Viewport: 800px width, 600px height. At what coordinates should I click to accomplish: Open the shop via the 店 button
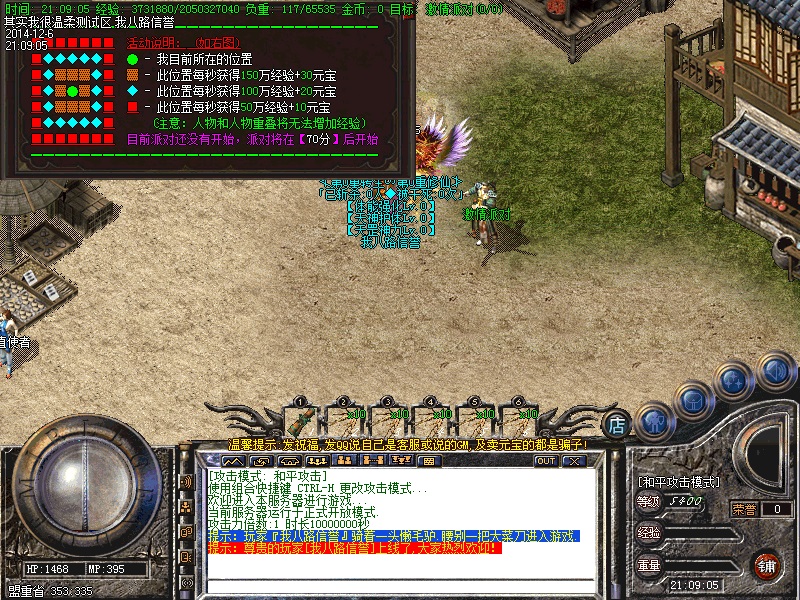click(618, 423)
